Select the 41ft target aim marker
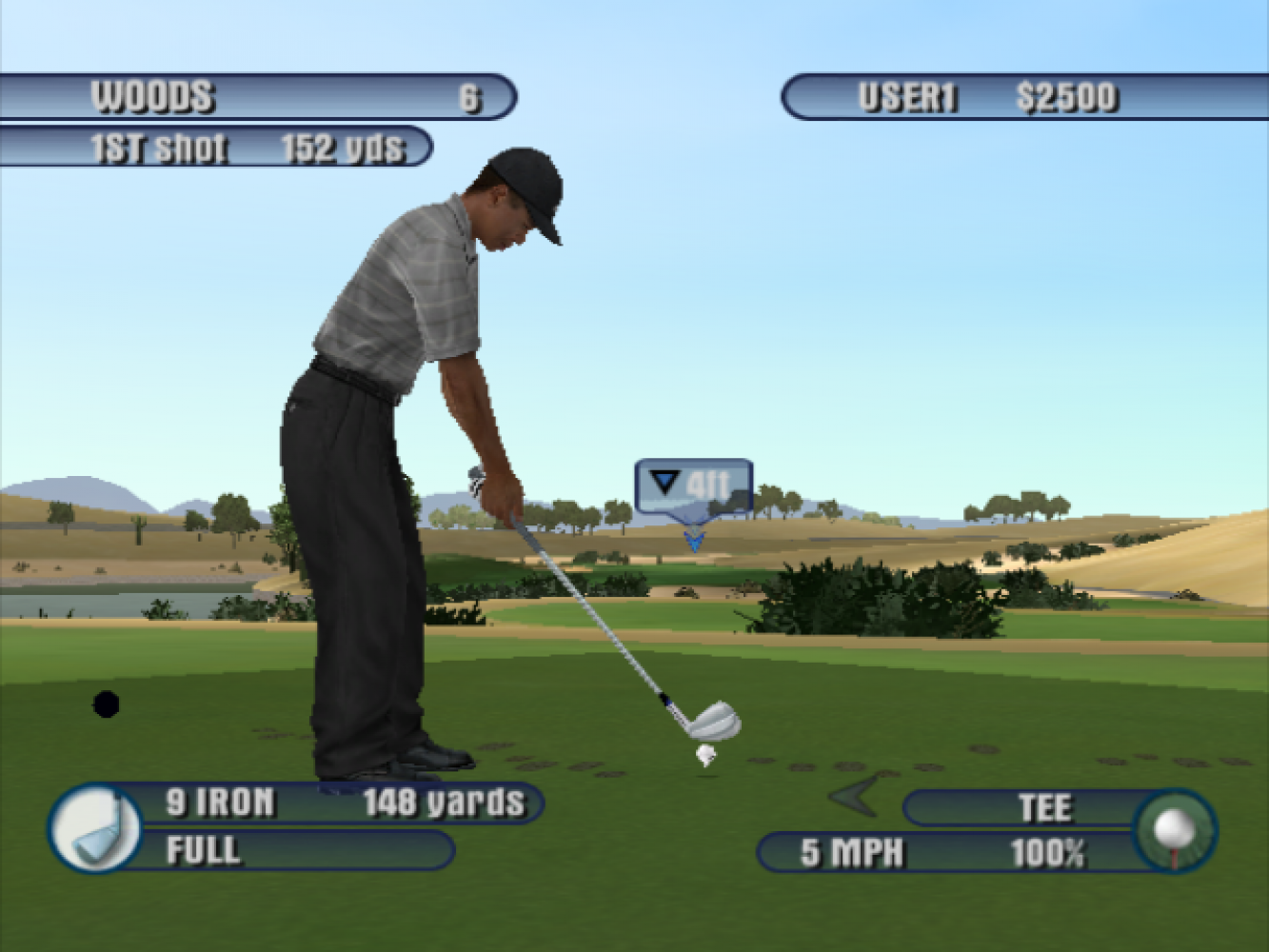Screen dimensions: 1269x952 point(694,487)
